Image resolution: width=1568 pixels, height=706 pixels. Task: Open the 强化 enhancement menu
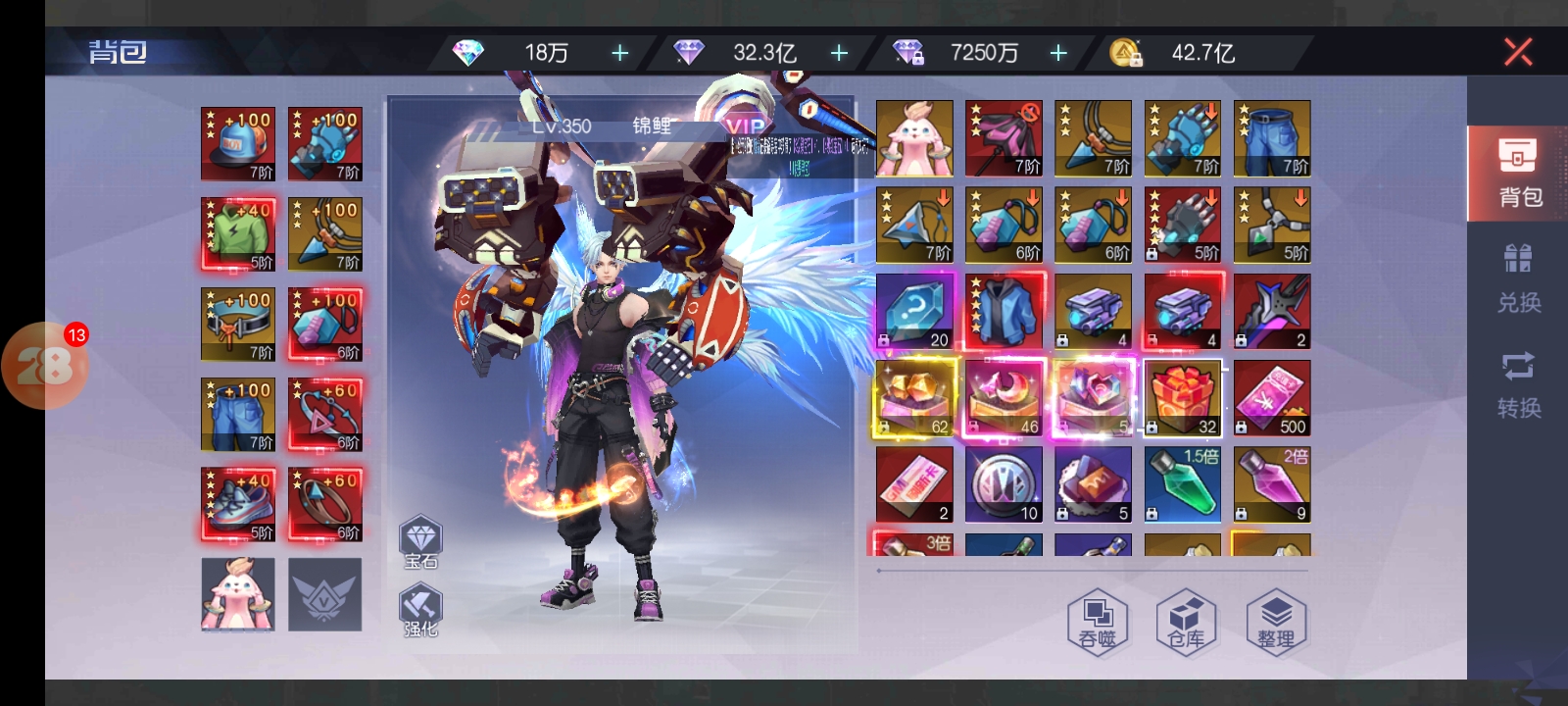click(x=421, y=610)
